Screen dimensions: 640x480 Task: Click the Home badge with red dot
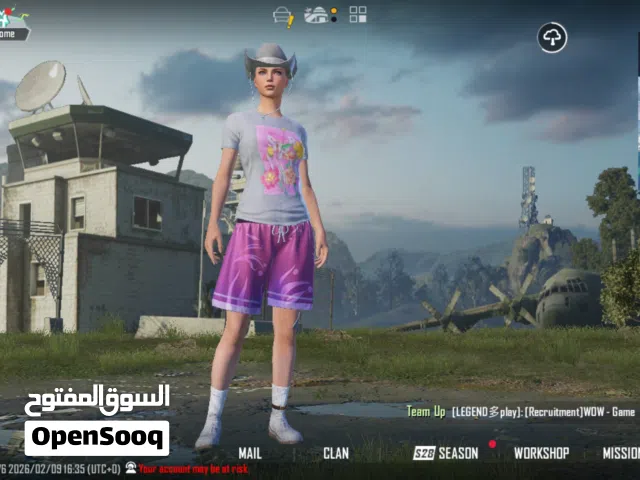pyautogui.click(x=13, y=24)
